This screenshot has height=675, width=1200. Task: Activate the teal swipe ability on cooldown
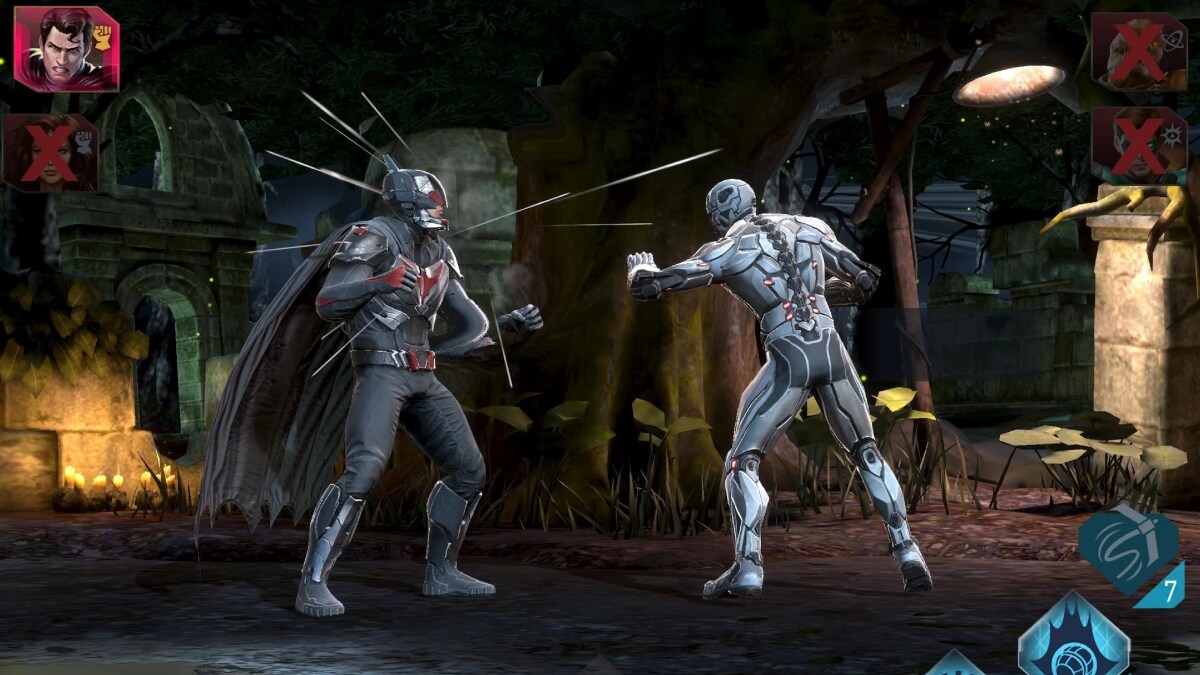pyautogui.click(x=1127, y=550)
